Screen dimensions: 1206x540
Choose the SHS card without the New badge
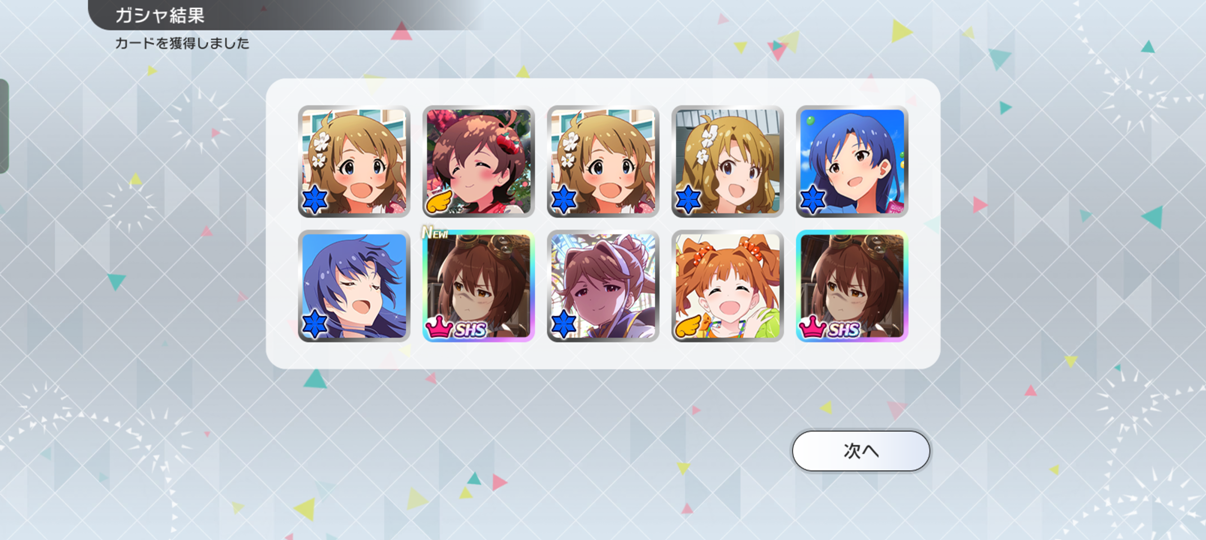[x=852, y=287]
